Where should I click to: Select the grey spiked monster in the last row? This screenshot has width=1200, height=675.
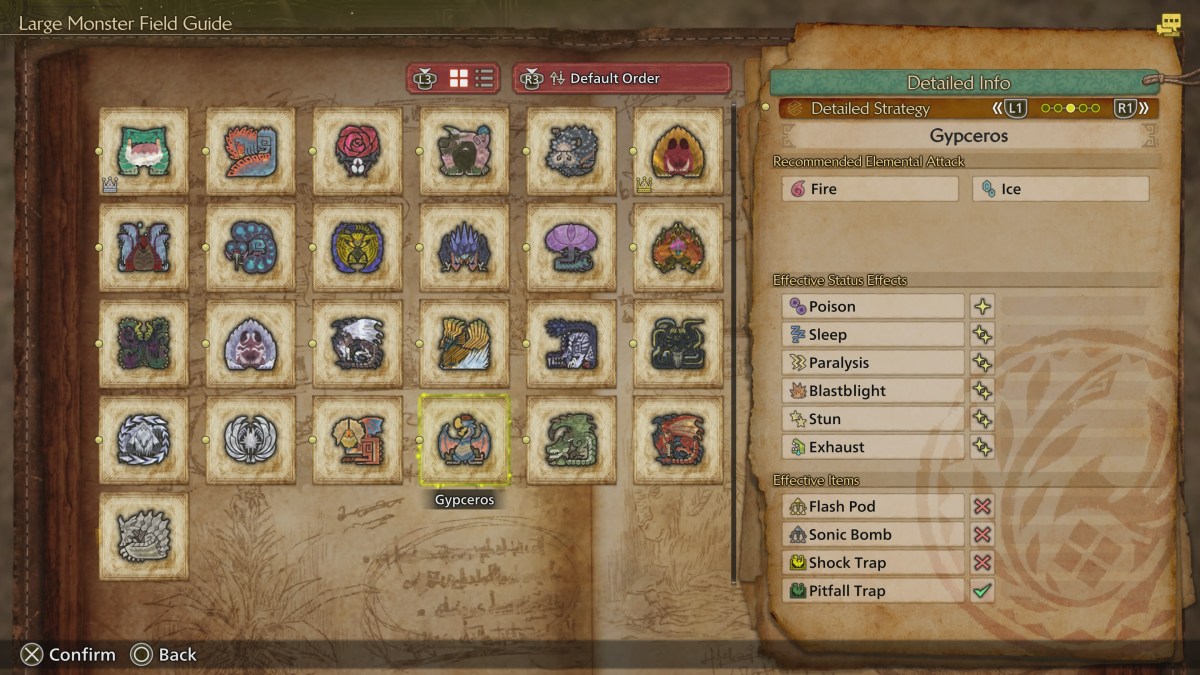[x=143, y=536]
